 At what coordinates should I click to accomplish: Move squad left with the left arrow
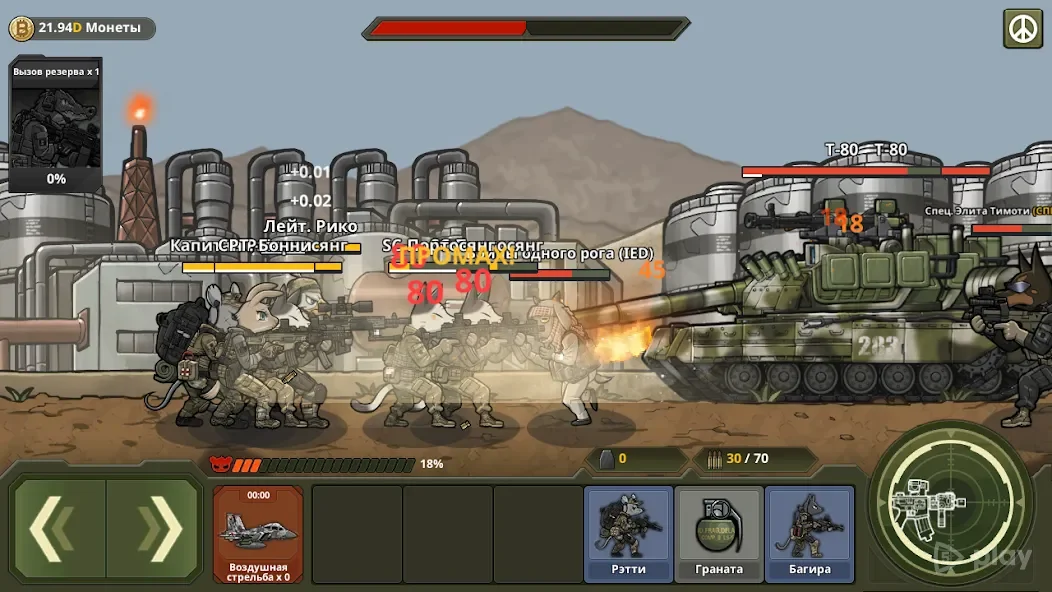click(58, 529)
